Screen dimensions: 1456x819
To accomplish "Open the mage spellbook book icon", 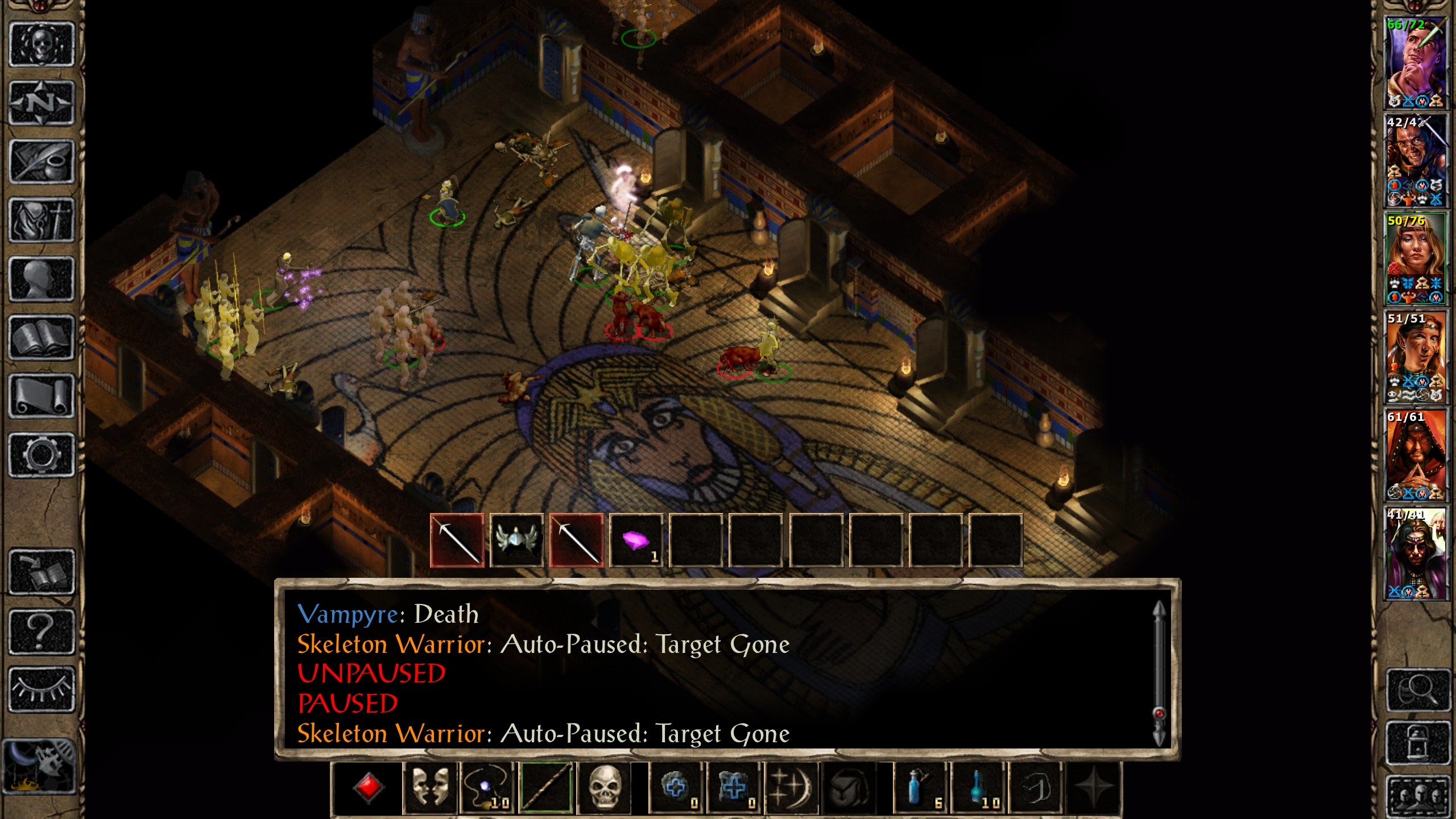I will 42,338.
